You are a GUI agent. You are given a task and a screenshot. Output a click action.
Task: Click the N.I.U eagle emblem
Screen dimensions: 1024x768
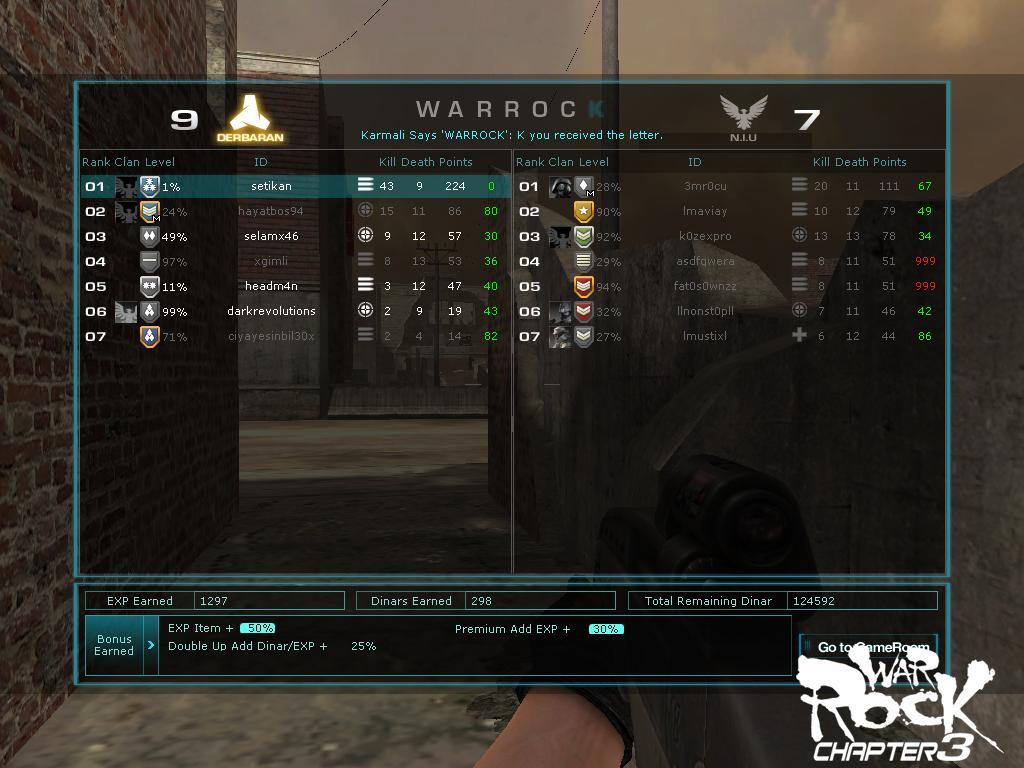743,114
